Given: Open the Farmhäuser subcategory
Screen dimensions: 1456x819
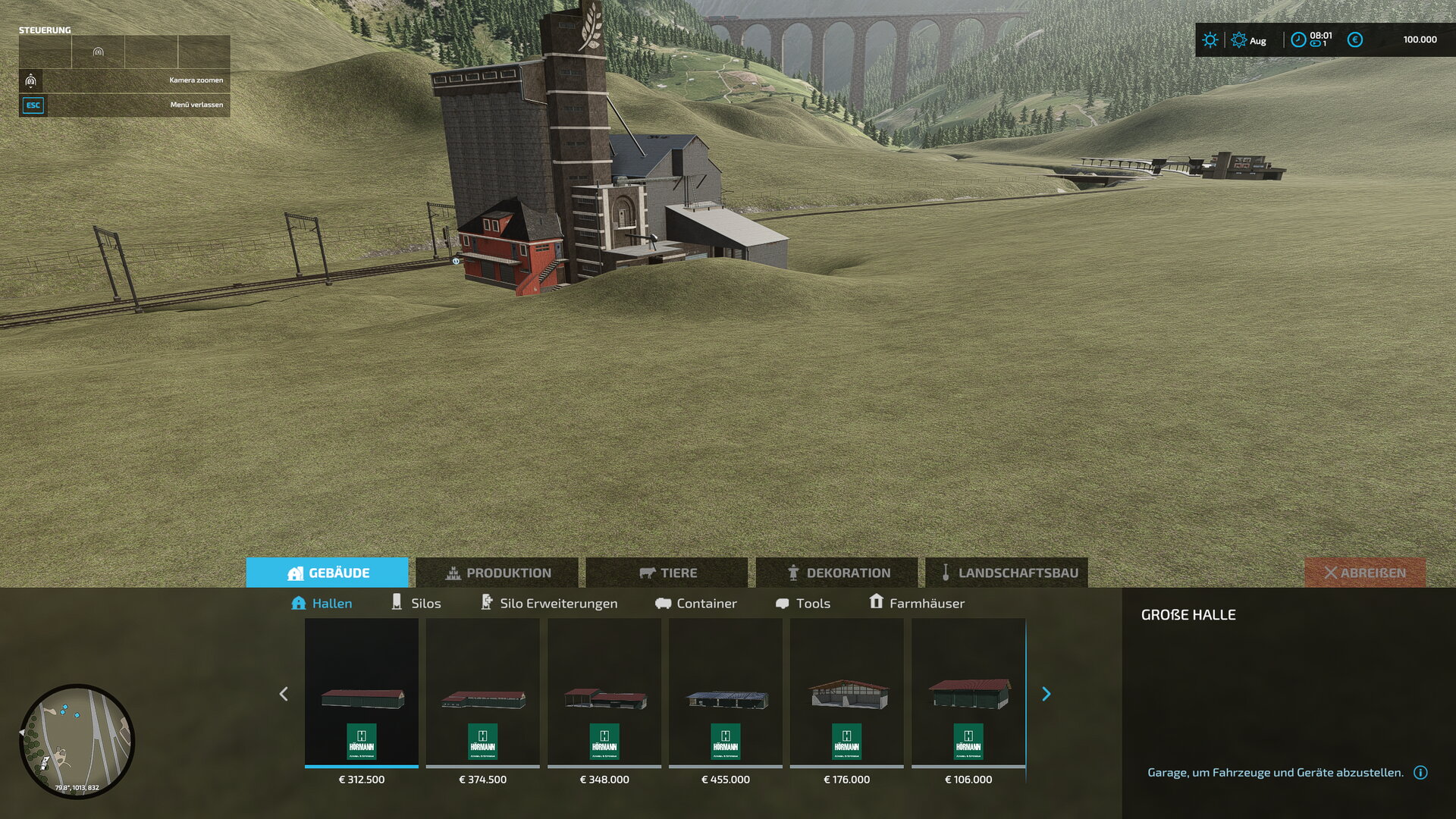Looking at the screenshot, I should tap(917, 603).
